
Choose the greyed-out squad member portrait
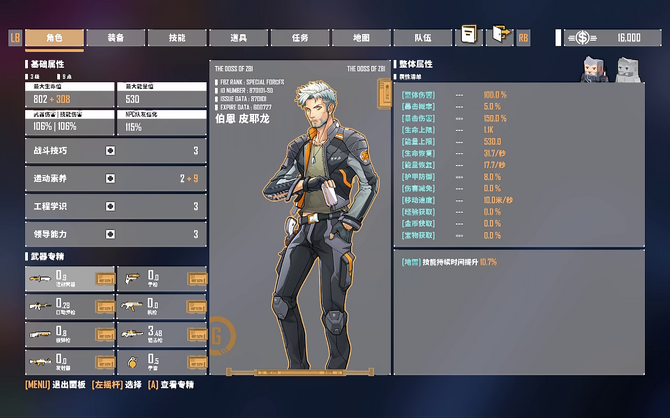pos(627,67)
